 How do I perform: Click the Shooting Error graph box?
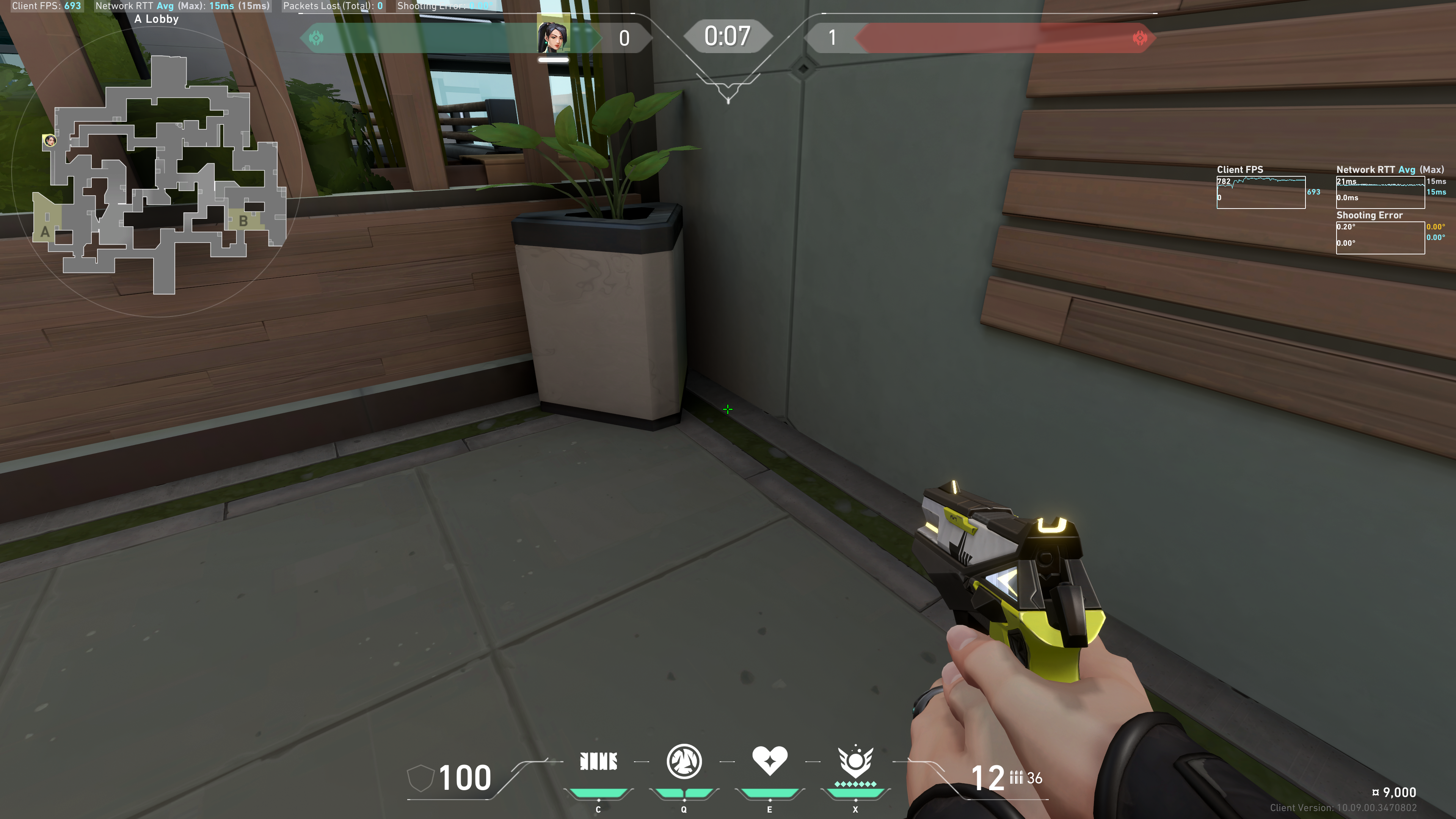pyautogui.click(x=1380, y=237)
